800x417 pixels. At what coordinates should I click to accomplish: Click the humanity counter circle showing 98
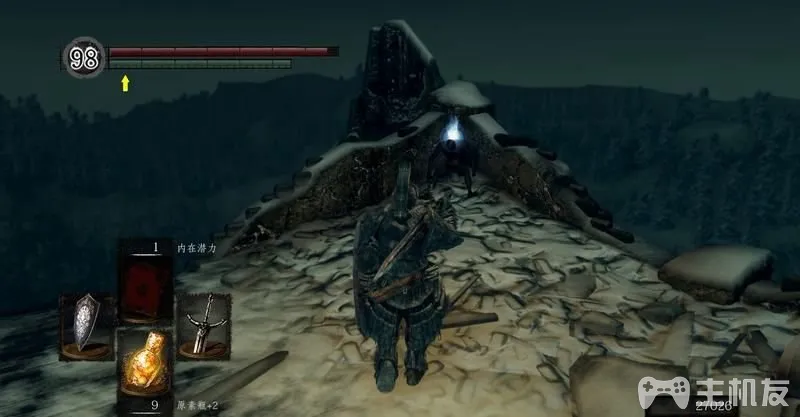pos(86,57)
